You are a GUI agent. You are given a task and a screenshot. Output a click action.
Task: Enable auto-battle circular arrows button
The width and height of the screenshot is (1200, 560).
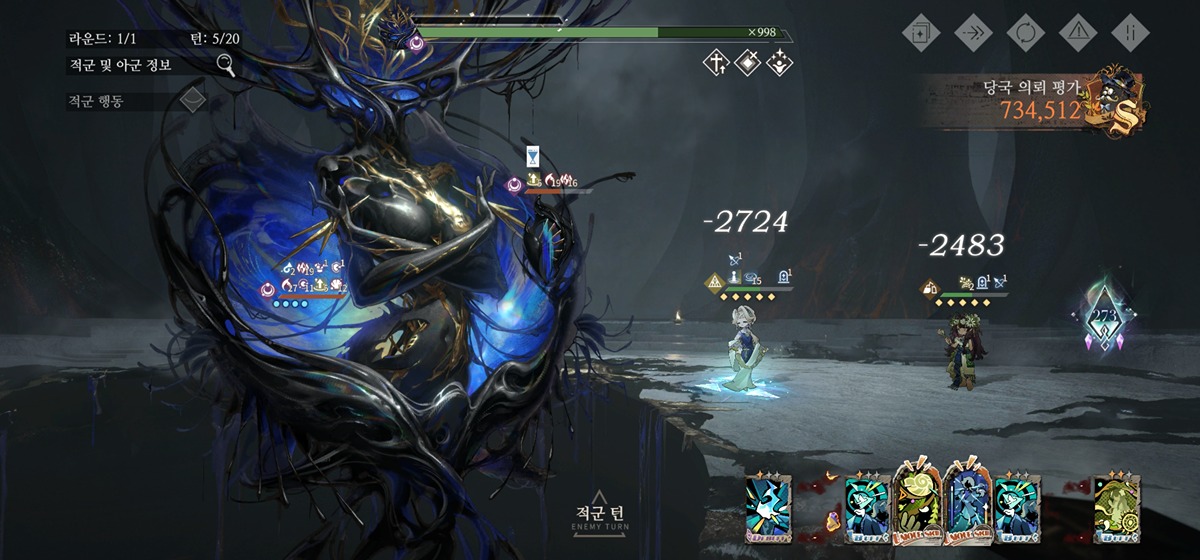[1025, 31]
